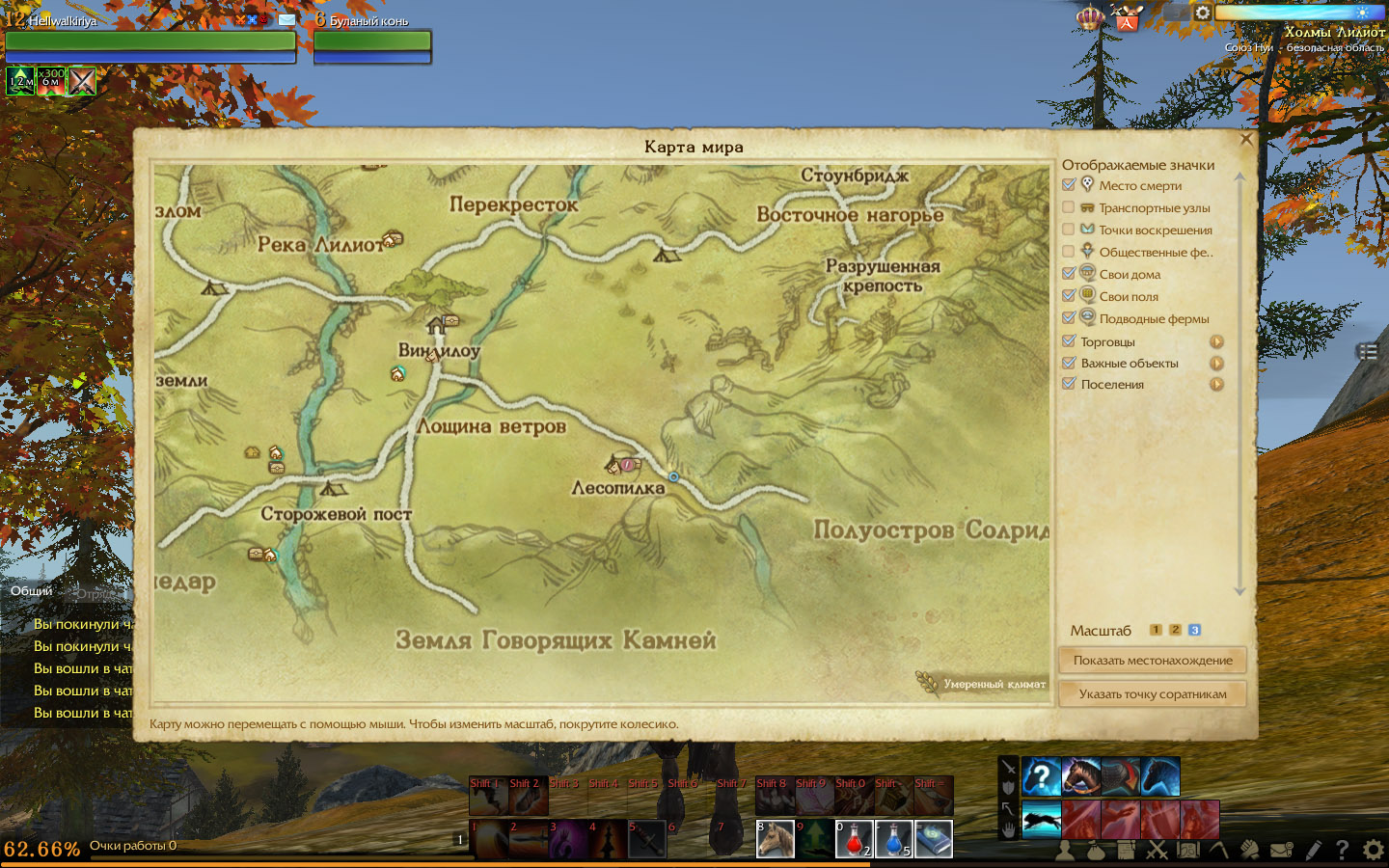Toggle the 'Место смерти' checkbox

[x=1069, y=185]
